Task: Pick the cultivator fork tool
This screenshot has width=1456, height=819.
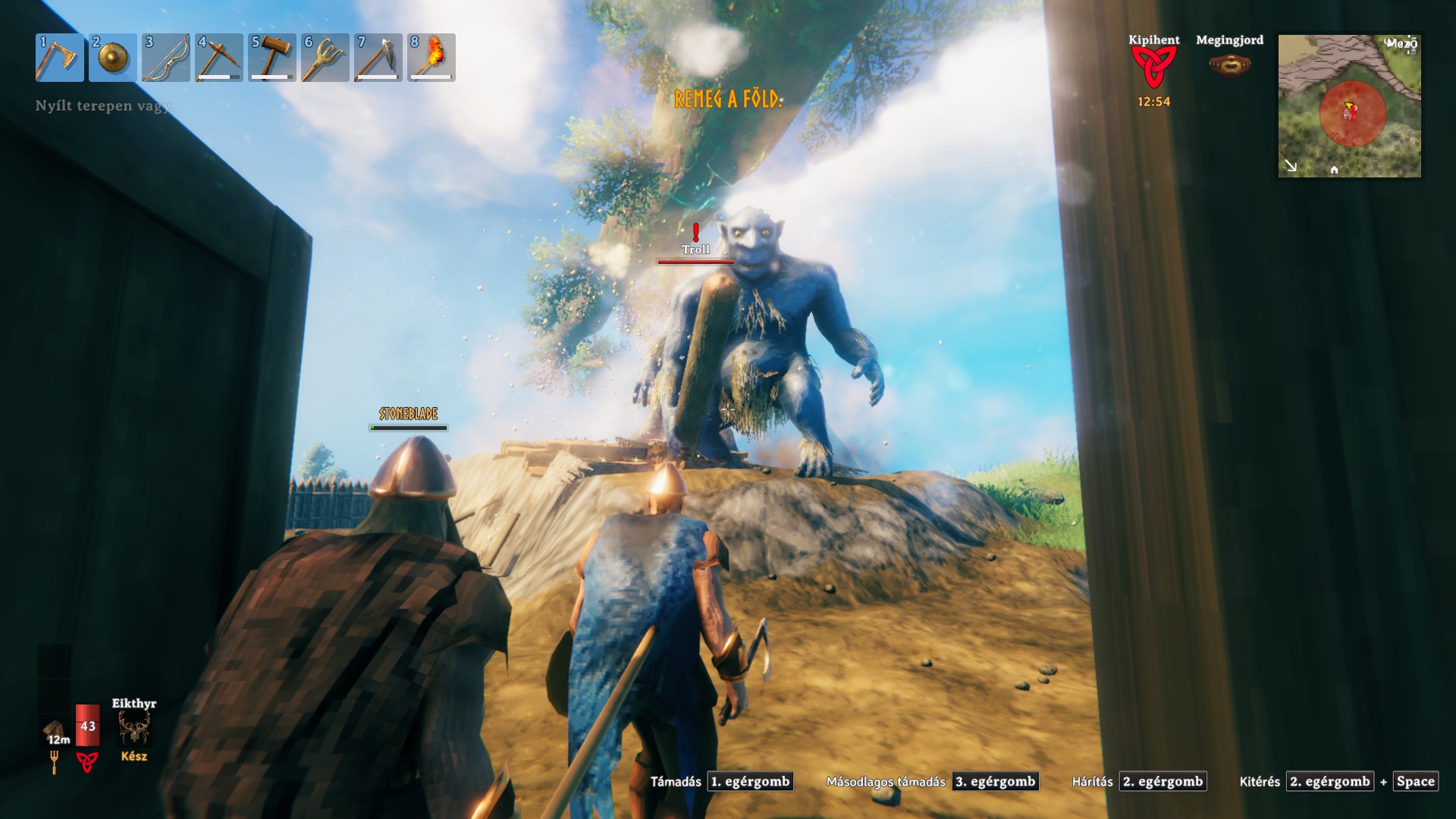Action: tap(325, 58)
